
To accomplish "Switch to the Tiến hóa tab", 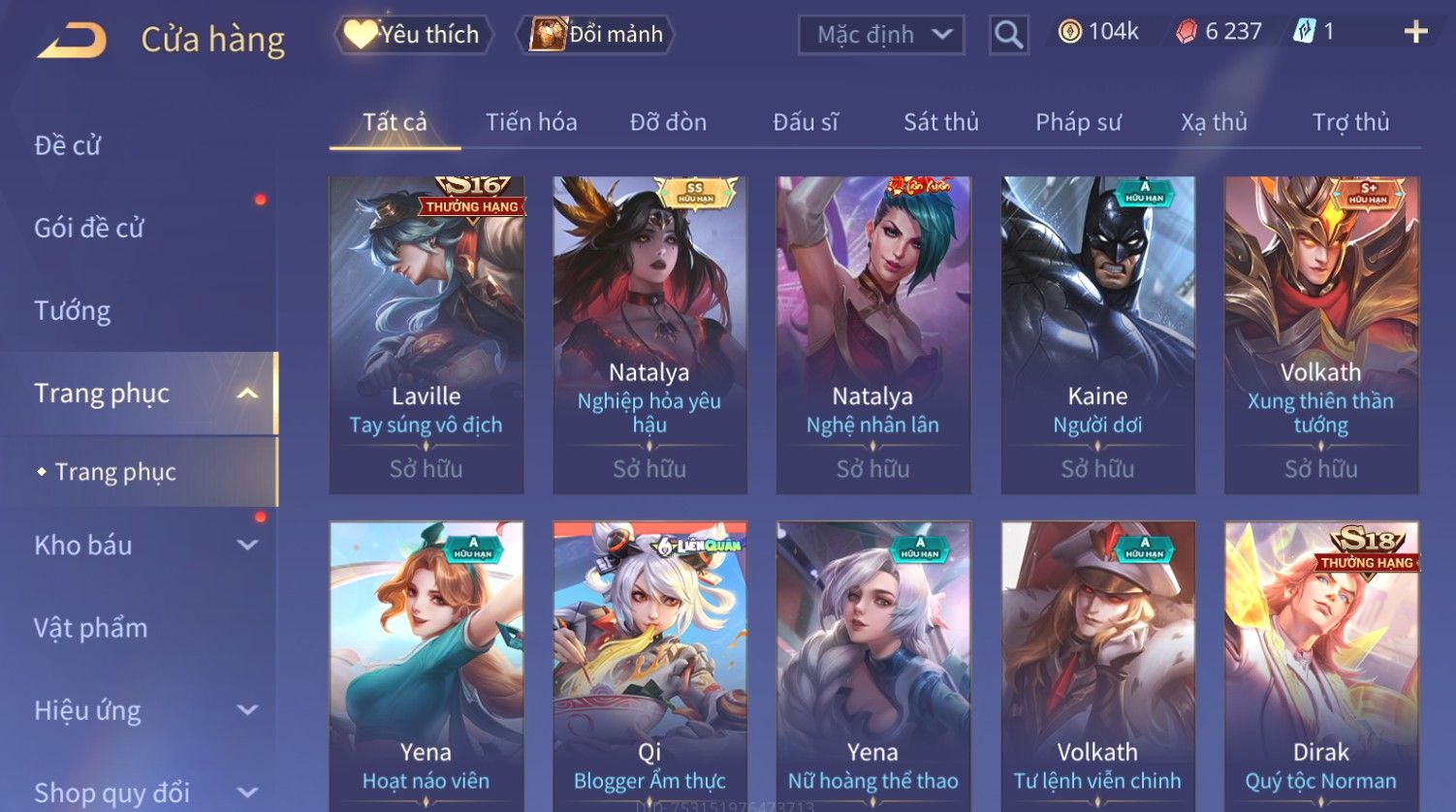I will pos(531,122).
